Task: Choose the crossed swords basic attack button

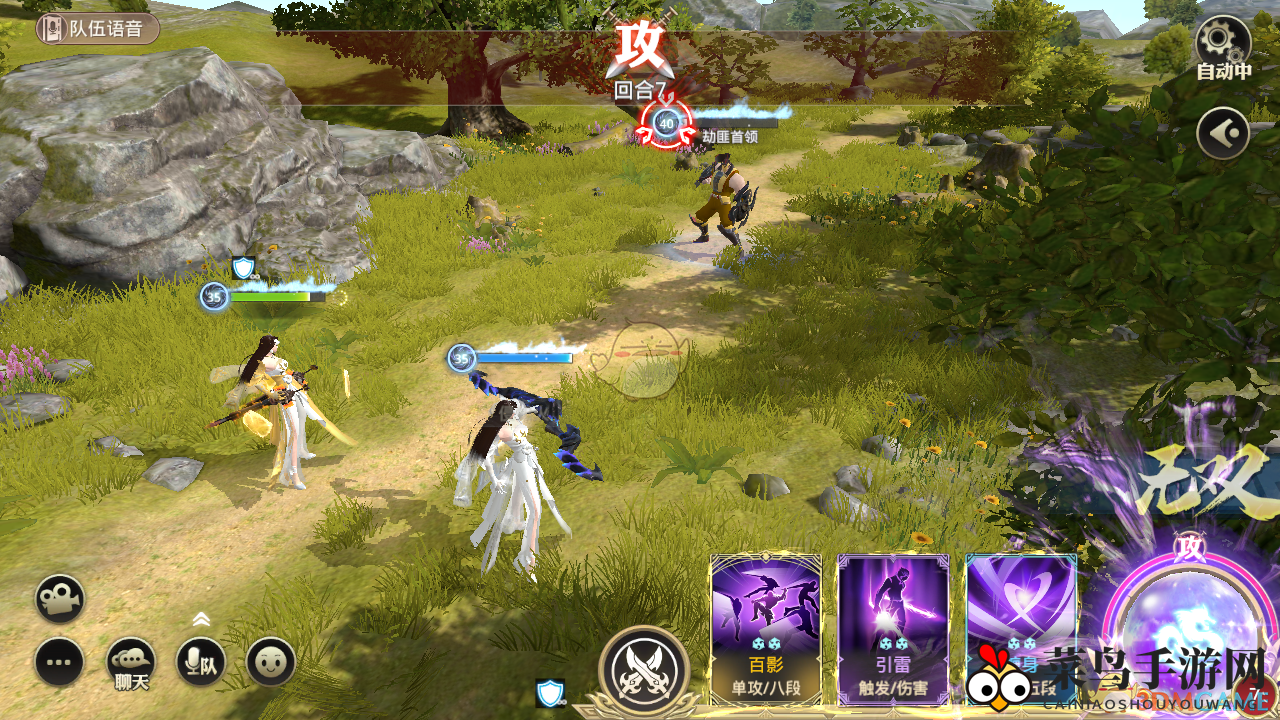Action: [644, 670]
